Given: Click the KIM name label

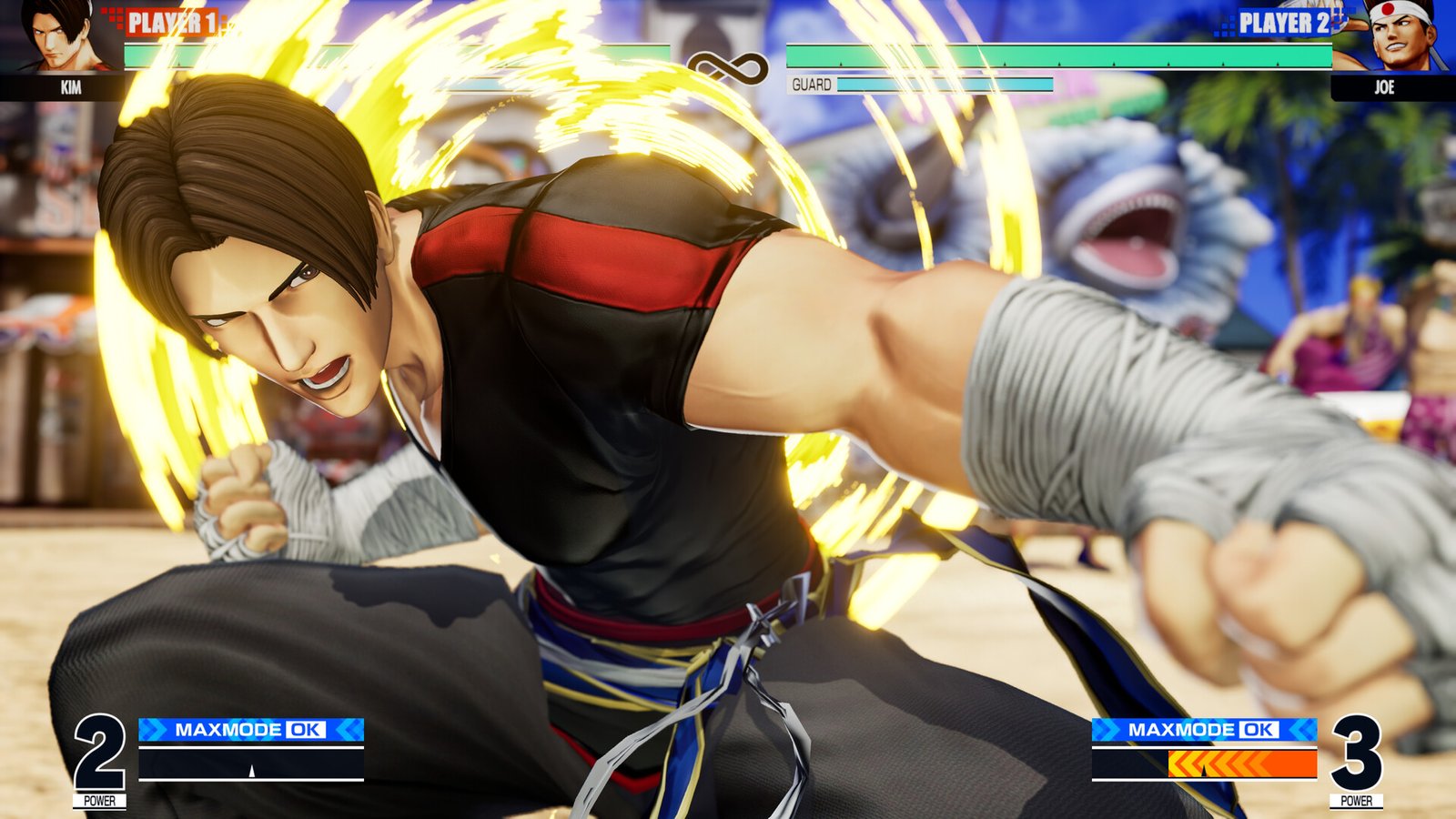Looking at the screenshot, I should click(x=73, y=88).
